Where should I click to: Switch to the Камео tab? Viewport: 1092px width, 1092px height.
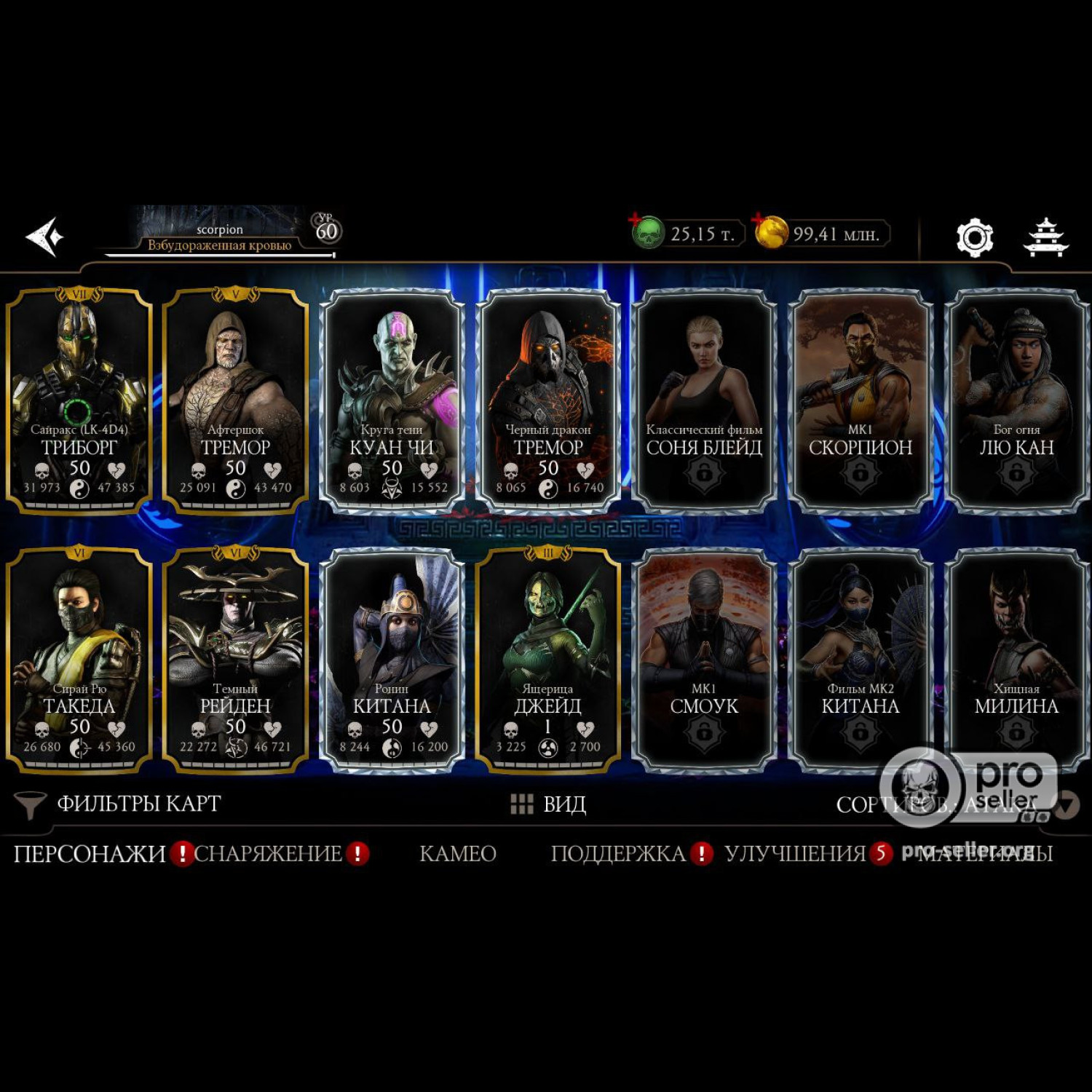(458, 853)
